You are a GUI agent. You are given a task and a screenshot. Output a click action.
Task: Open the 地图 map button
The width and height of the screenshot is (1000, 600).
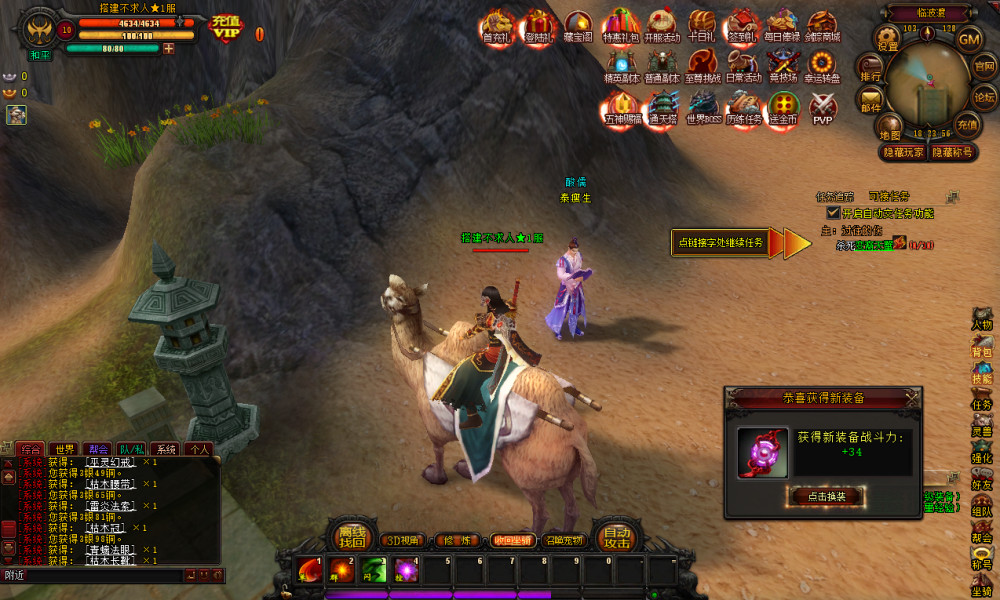[x=889, y=127]
